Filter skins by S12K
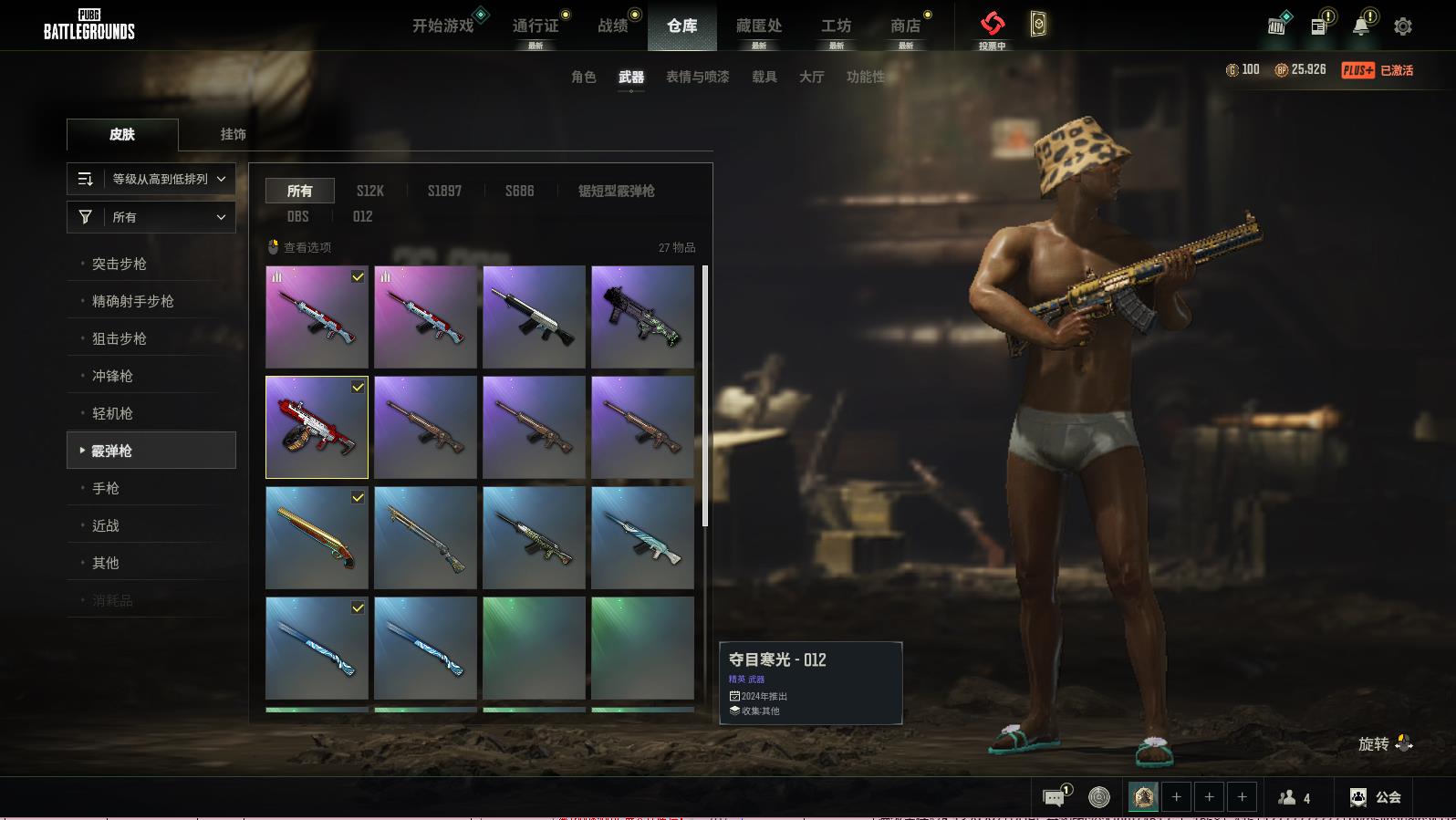The image size is (1456, 820). 369,191
